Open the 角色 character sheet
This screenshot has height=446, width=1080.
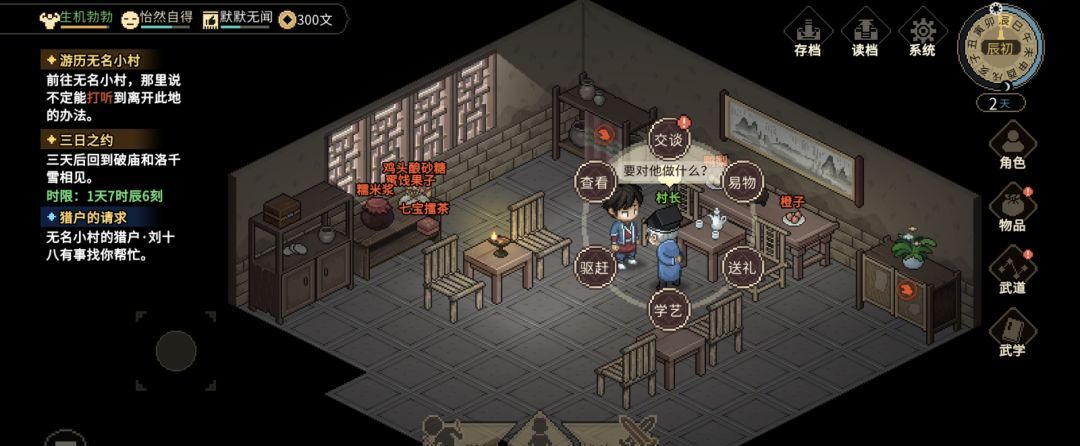(x=1012, y=146)
